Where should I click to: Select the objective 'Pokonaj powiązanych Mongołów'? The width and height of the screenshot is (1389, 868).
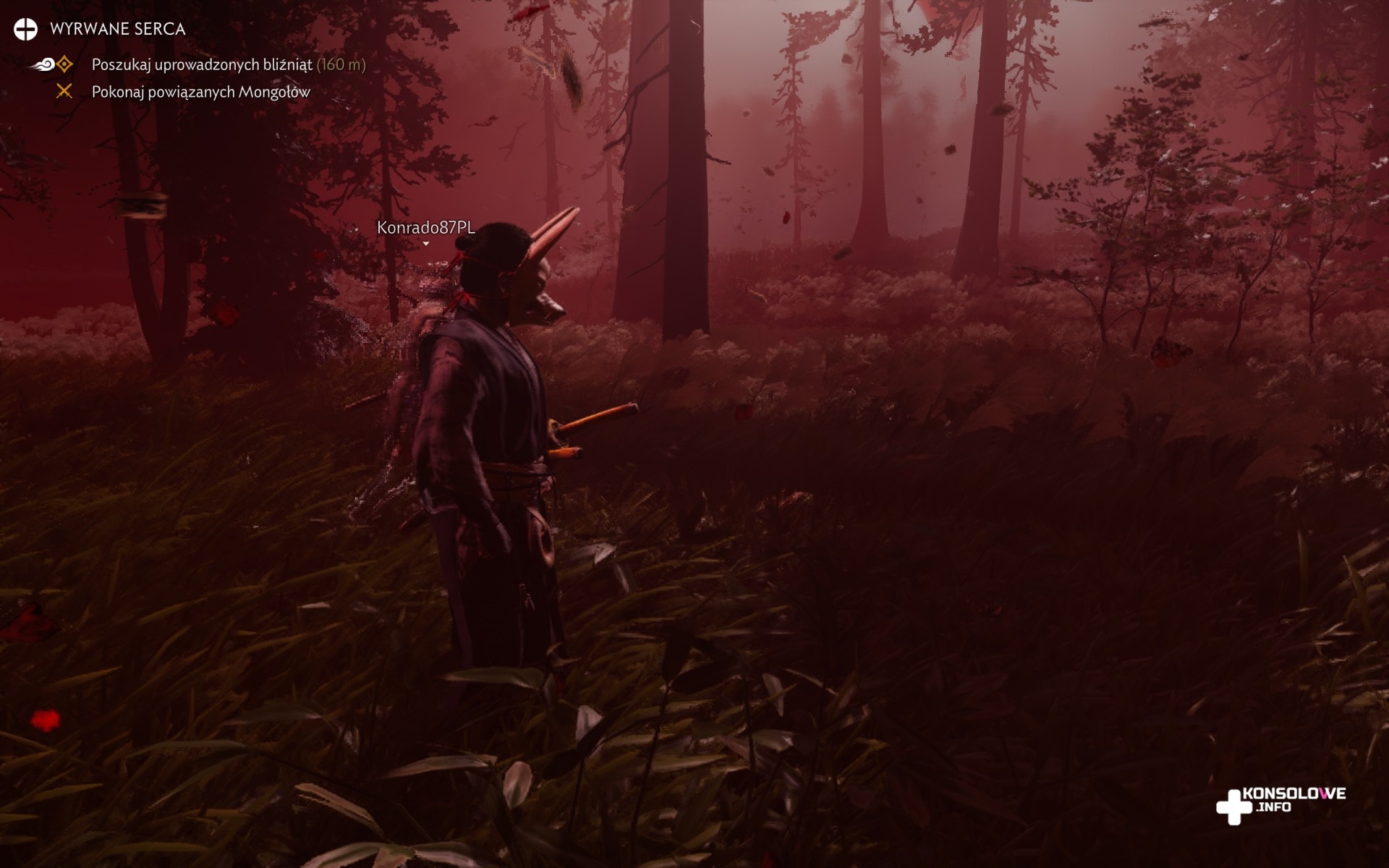[200, 92]
